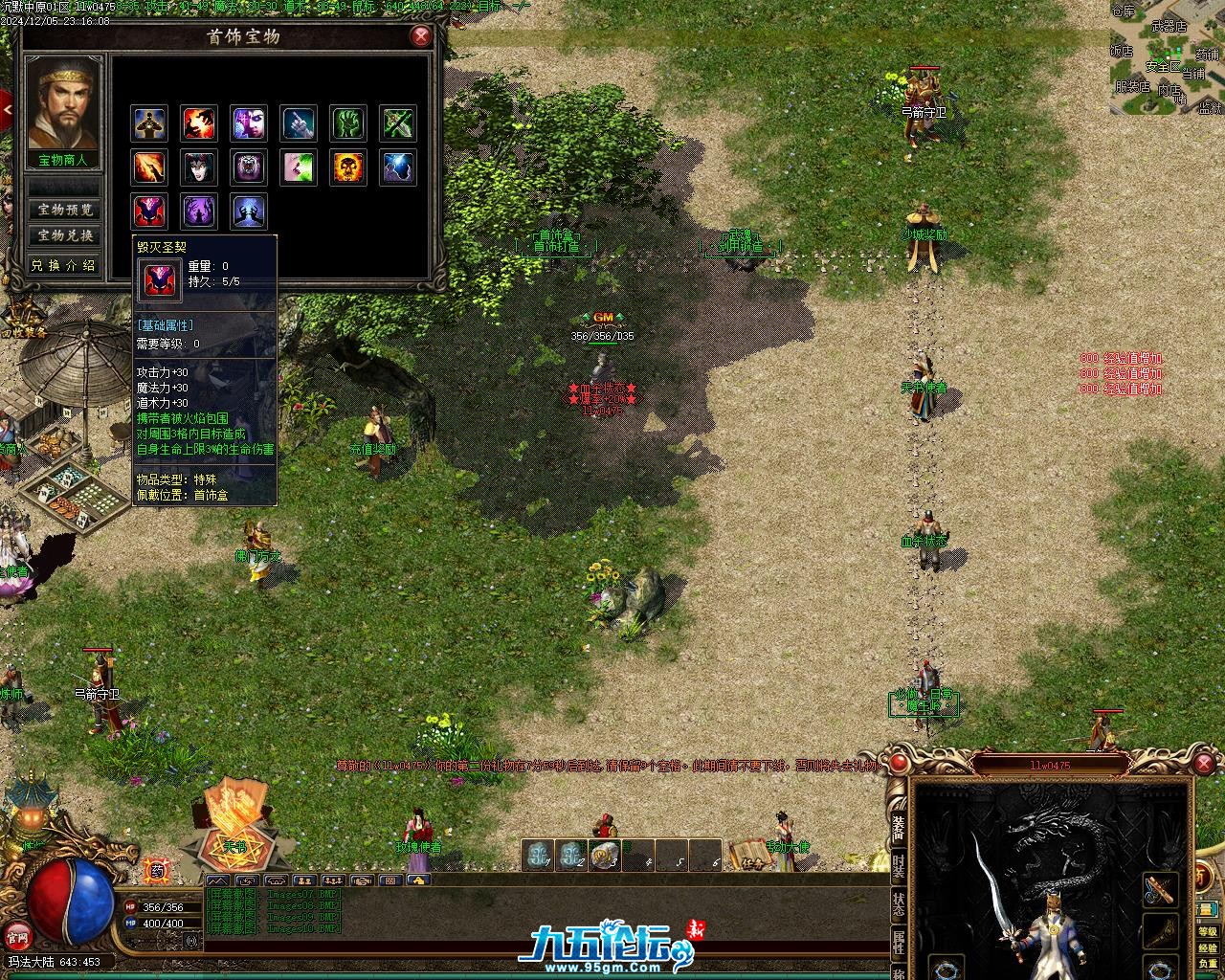This screenshot has width=1225, height=980.
Task: Show the 兑换介绍 exchange introduction
Action: coord(65,265)
